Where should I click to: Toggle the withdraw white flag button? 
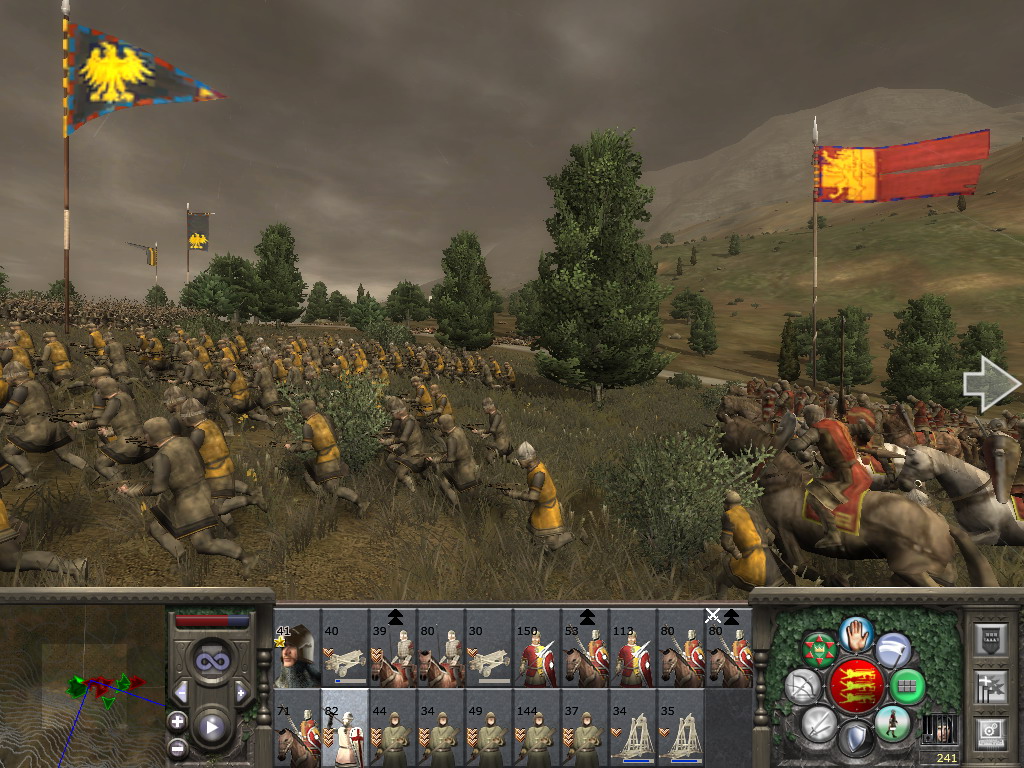pyautogui.click(x=893, y=650)
